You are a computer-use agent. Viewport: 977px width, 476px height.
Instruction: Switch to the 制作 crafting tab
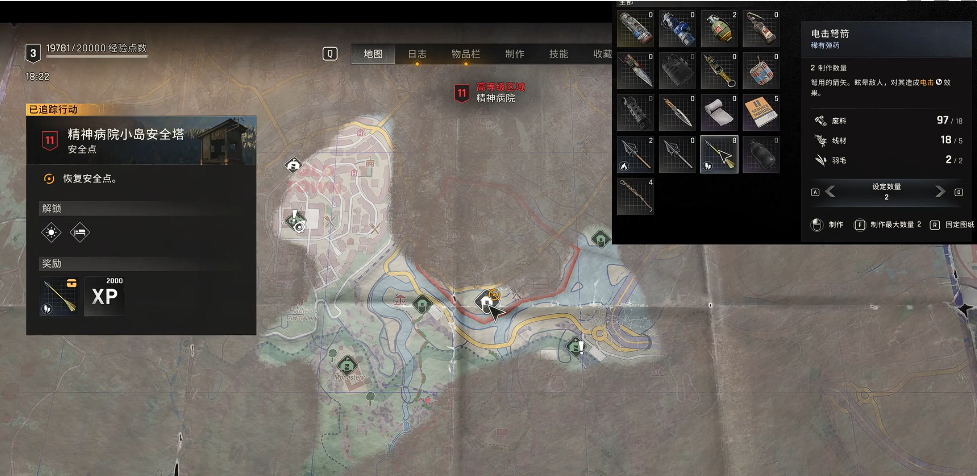click(x=515, y=54)
